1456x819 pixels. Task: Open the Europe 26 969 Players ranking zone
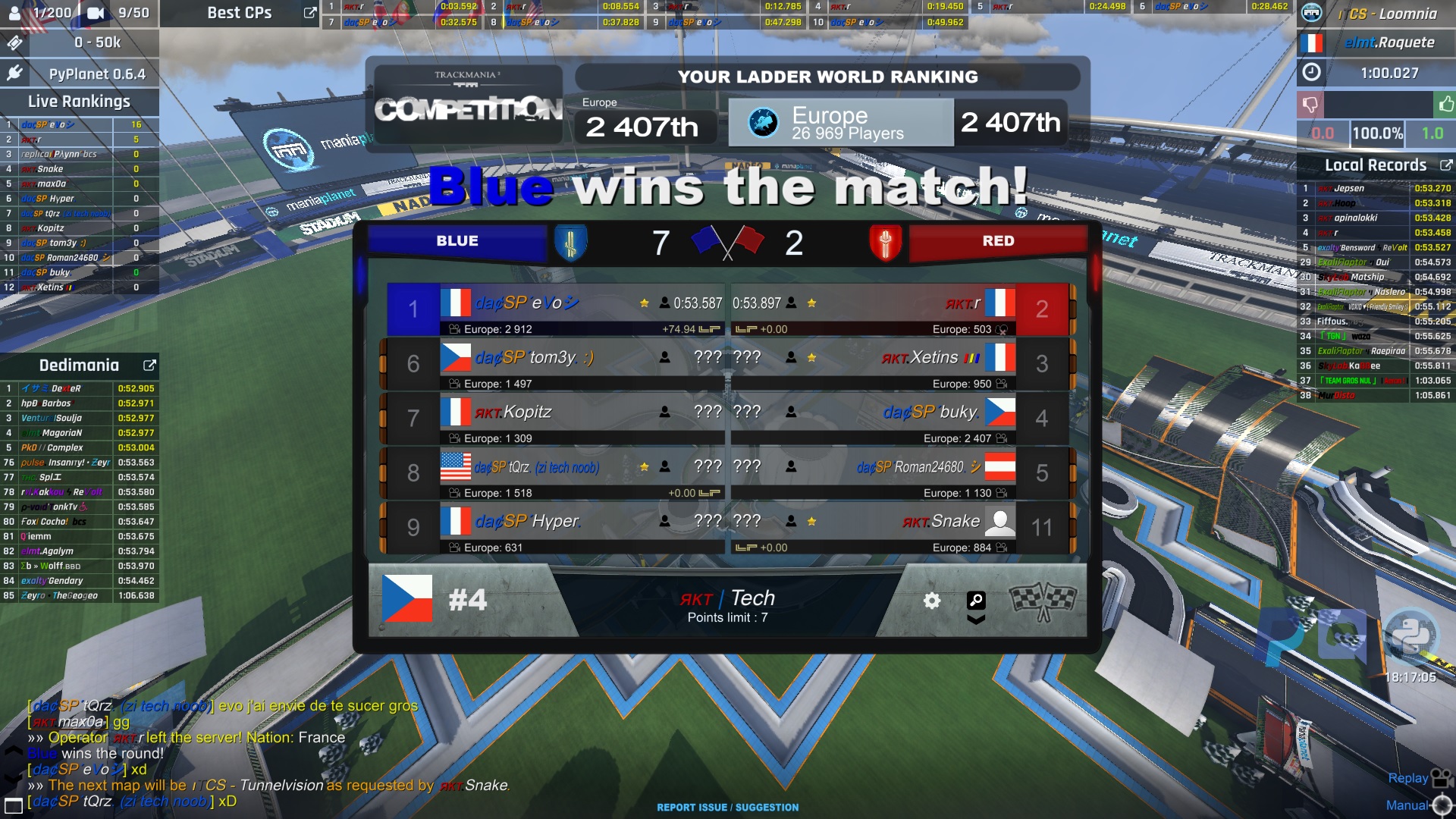840,123
